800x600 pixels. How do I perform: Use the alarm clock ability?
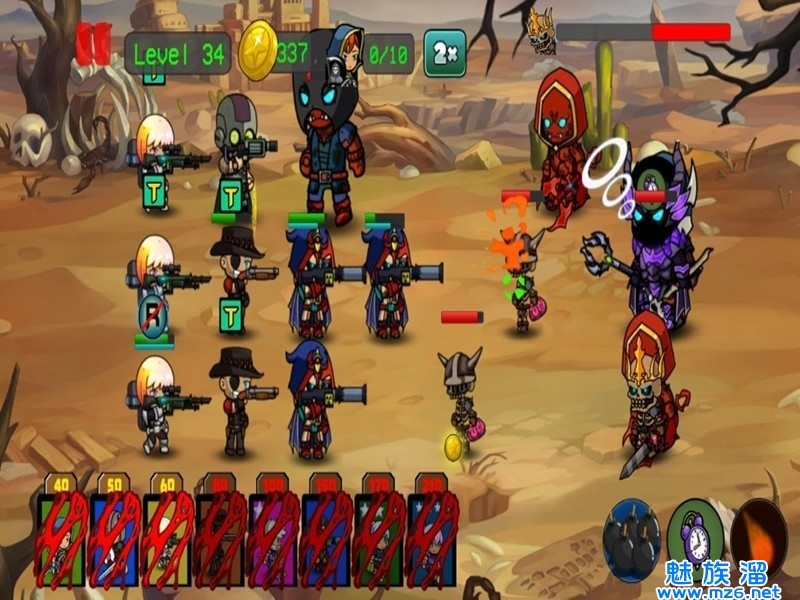(693, 535)
